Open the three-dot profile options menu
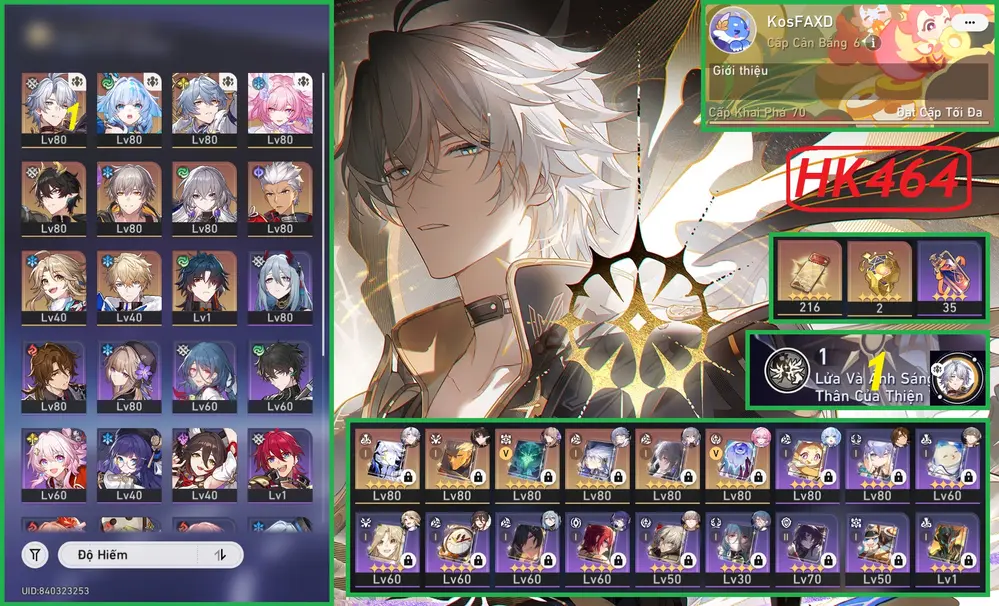The height and width of the screenshot is (606, 999). 966,21
